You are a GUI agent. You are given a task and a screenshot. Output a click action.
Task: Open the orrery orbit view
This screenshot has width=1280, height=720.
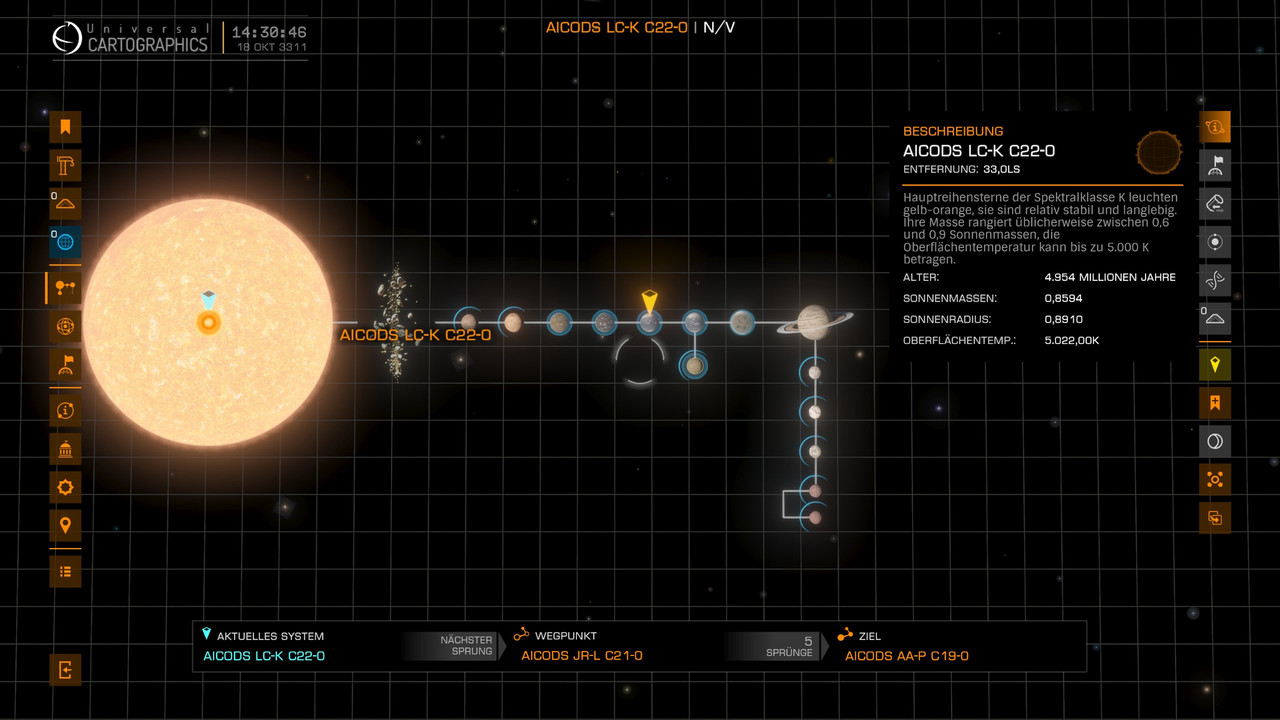click(x=65, y=326)
